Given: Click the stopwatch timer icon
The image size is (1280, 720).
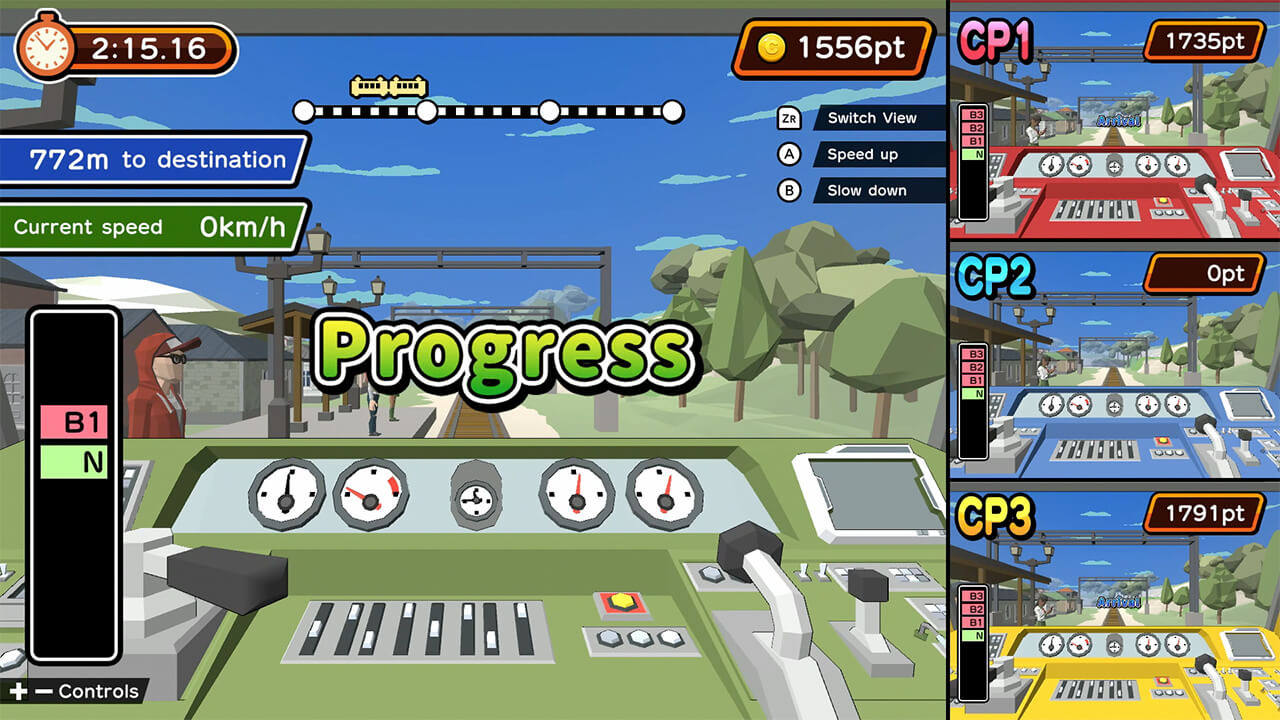Looking at the screenshot, I should pyautogui.click(x=48, y=43).
